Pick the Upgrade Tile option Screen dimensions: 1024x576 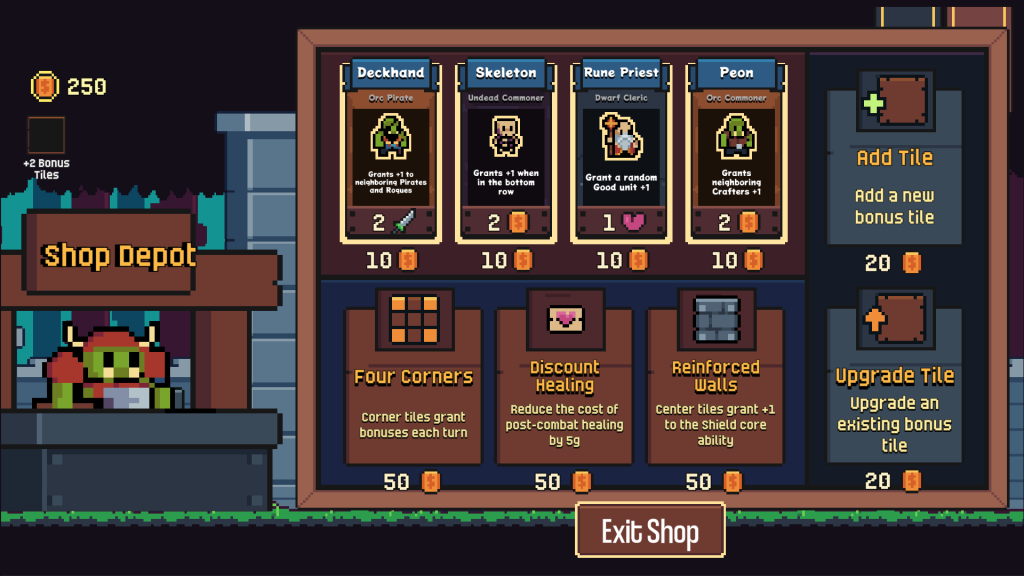894,385
